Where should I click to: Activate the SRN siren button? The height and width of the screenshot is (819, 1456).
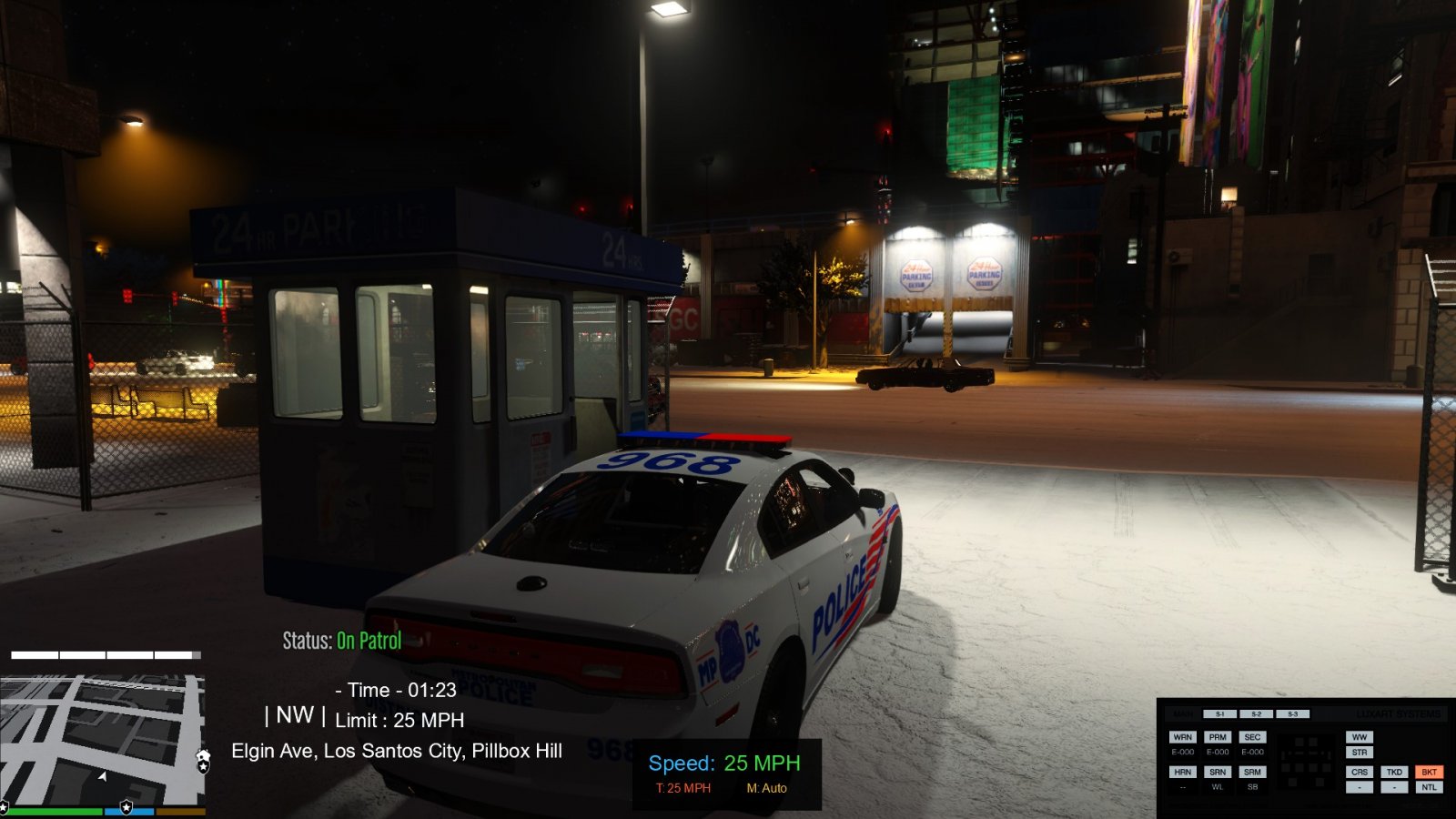[x=1218, y=772]
